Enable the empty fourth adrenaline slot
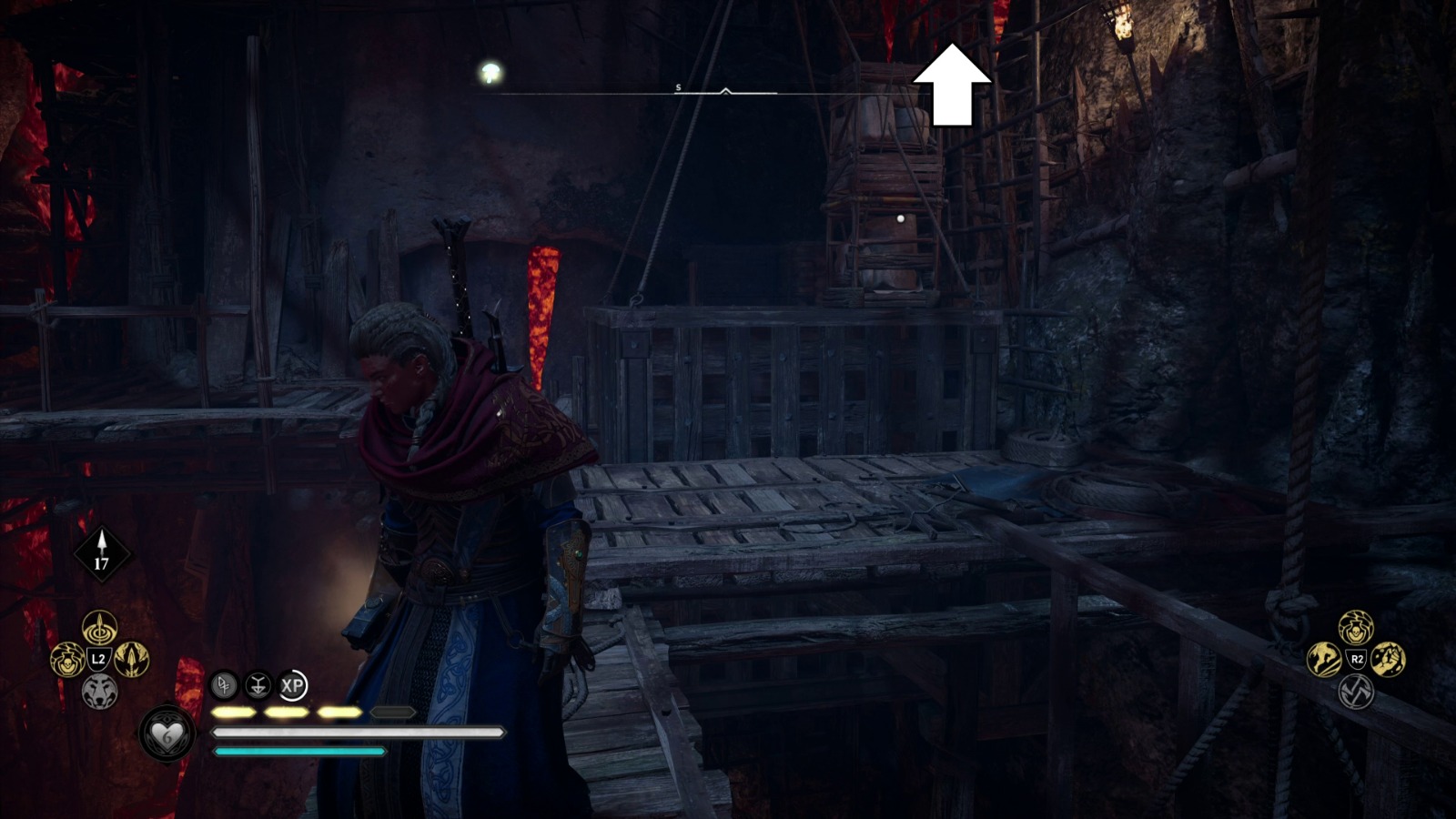The image size is (1456, 819). point(391,713)
